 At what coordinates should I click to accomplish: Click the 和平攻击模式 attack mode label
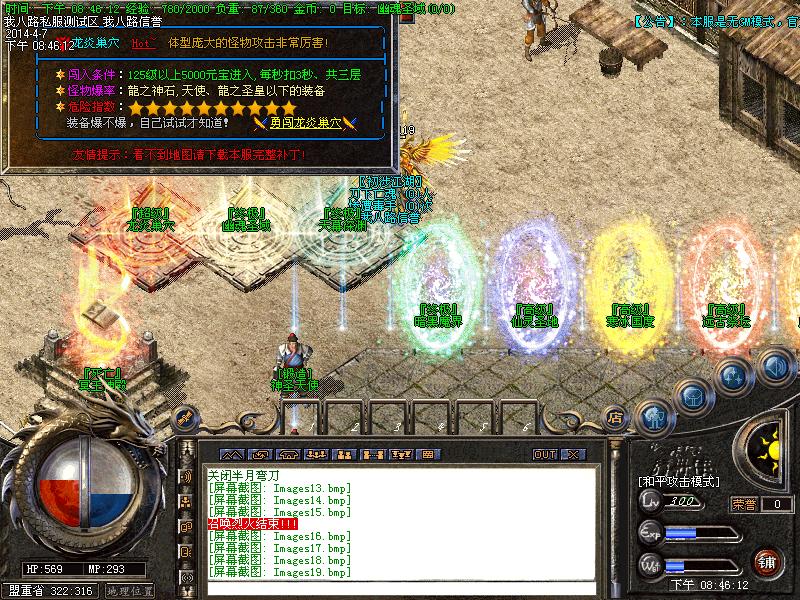[678, 481]
